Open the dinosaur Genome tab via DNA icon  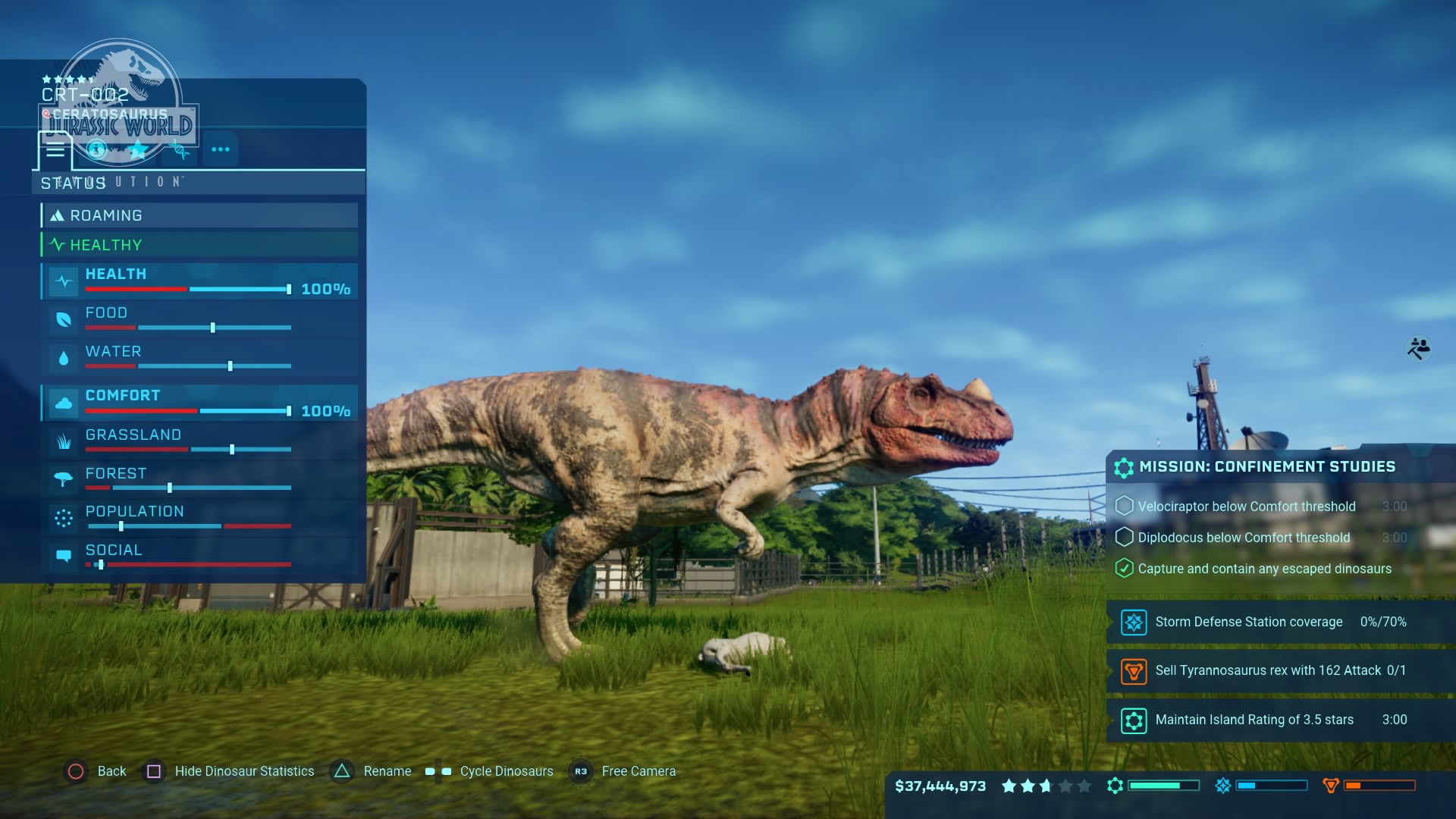coord(180,149)
